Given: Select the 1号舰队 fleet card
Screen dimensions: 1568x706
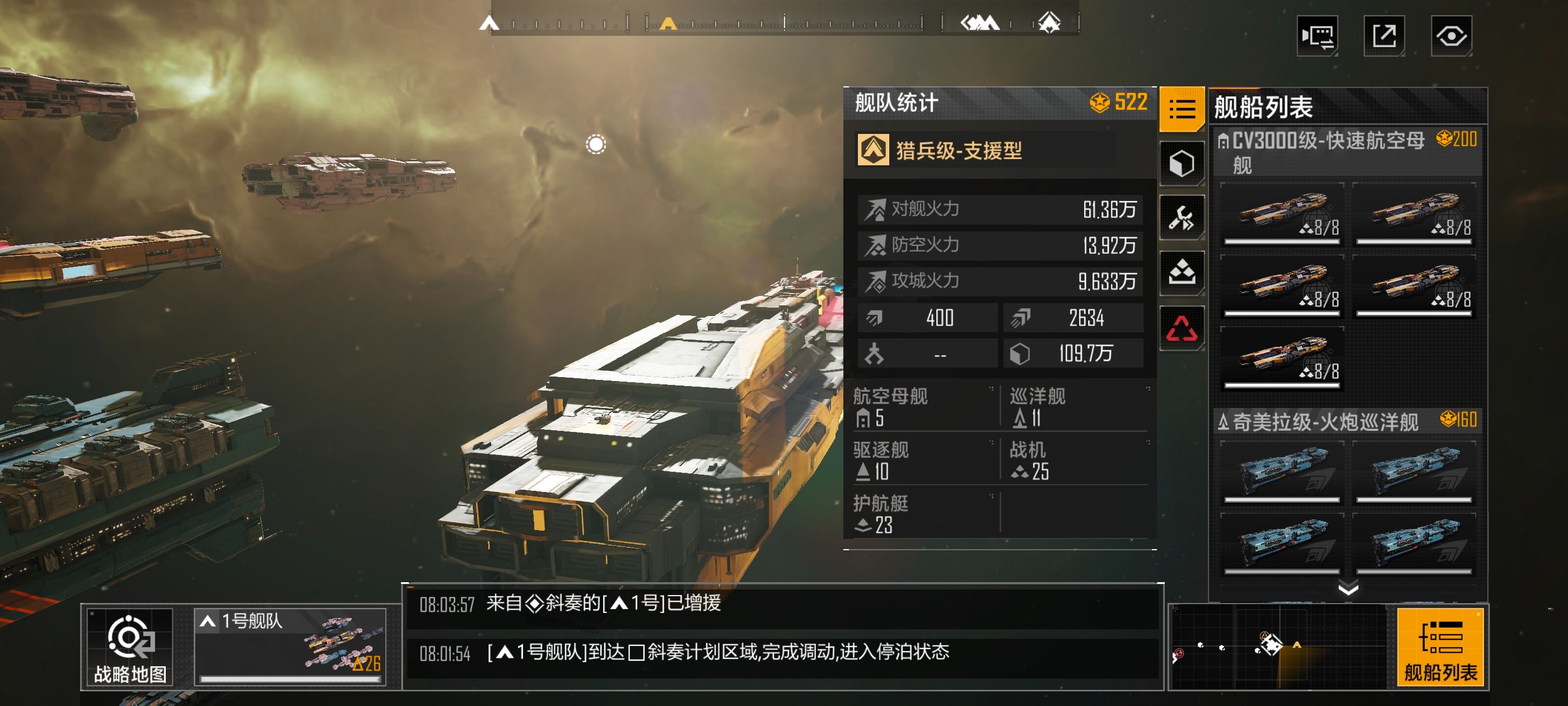Looking at the screenshot, I should (x=290, y=647).
